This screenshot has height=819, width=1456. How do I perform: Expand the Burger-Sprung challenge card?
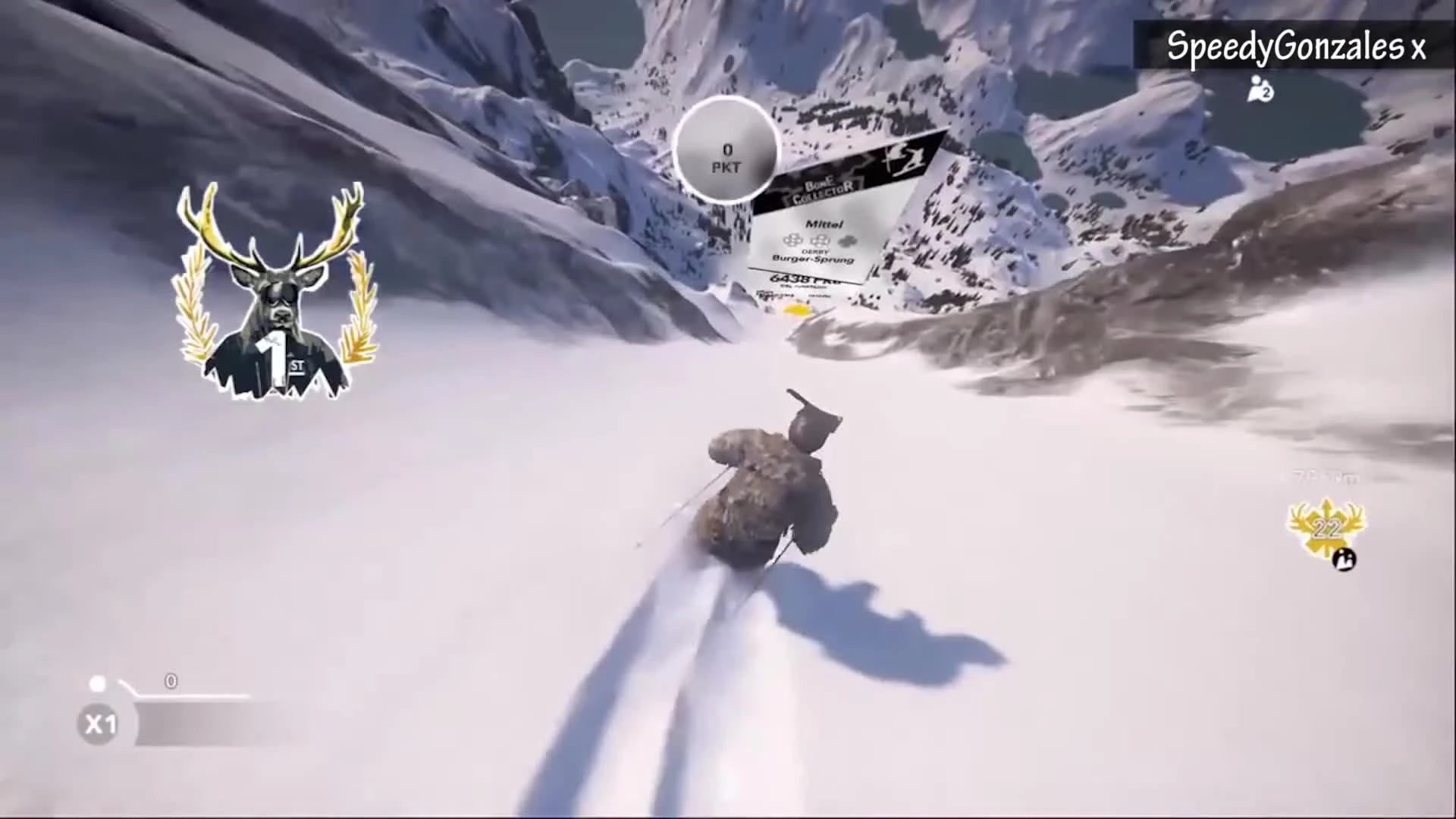[813, 259]
